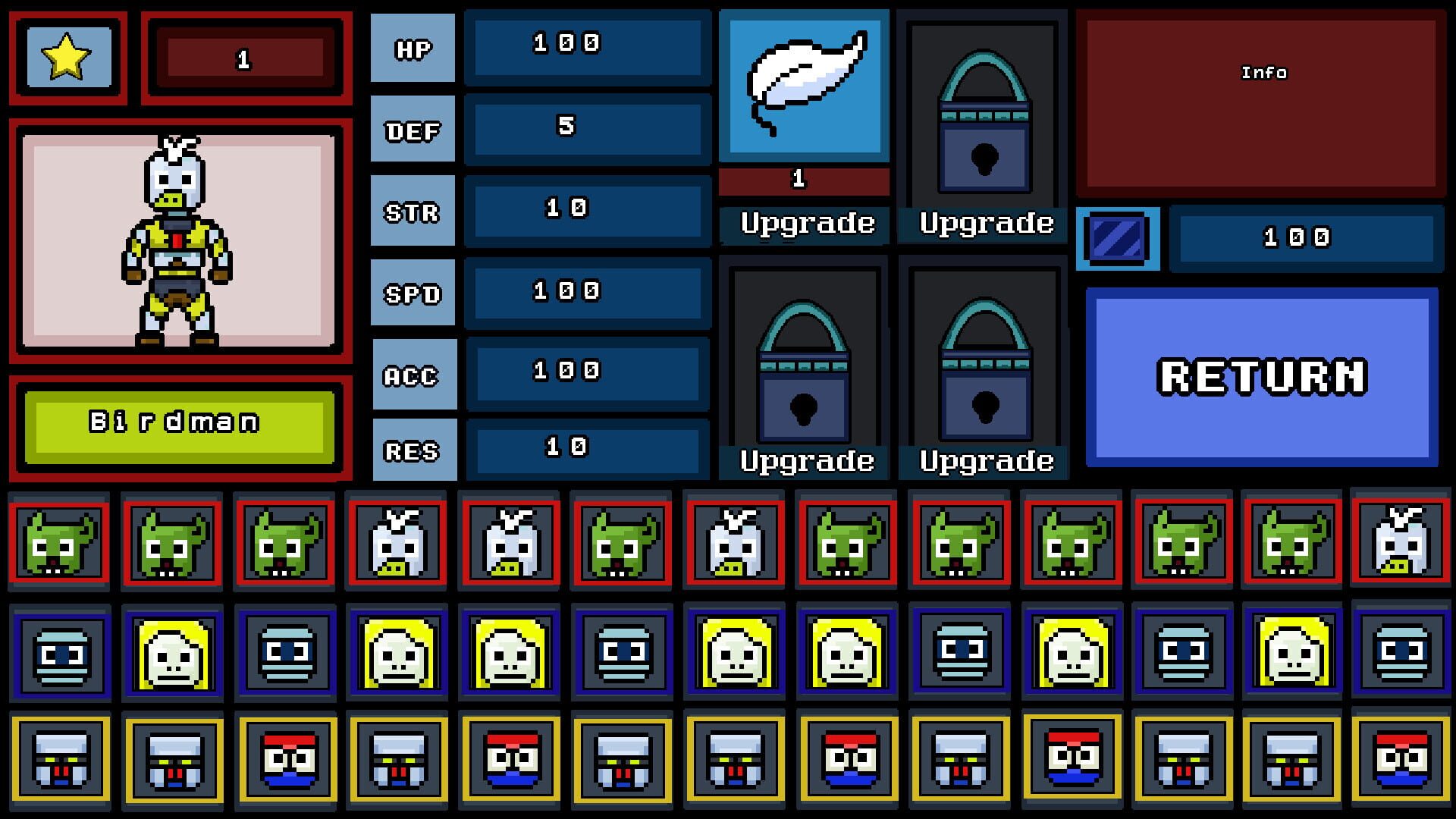Select the first green monster portrait

tap(59, 543)
